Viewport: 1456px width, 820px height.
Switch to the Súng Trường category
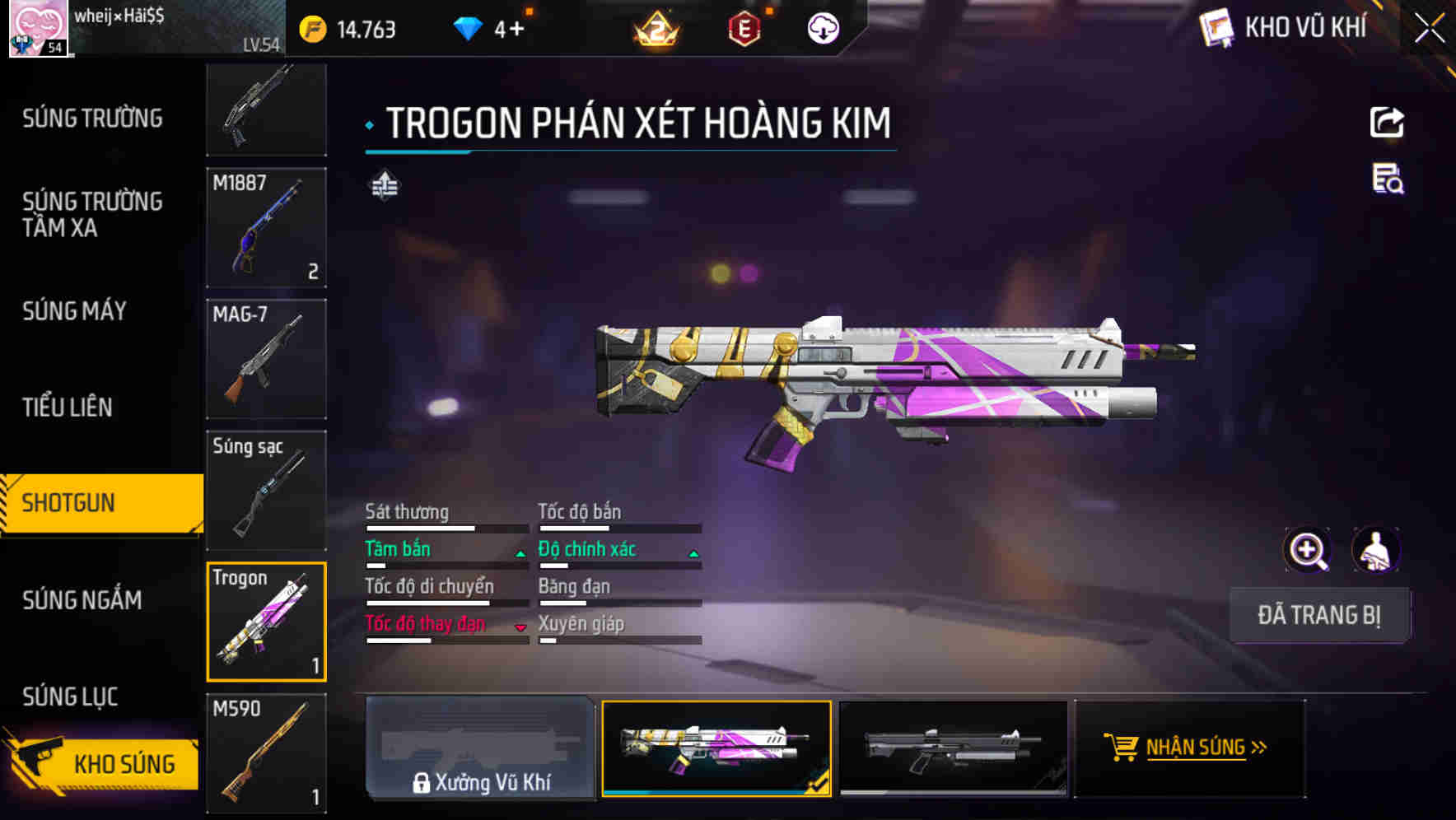pyautogui.click(x=92, y=119)
